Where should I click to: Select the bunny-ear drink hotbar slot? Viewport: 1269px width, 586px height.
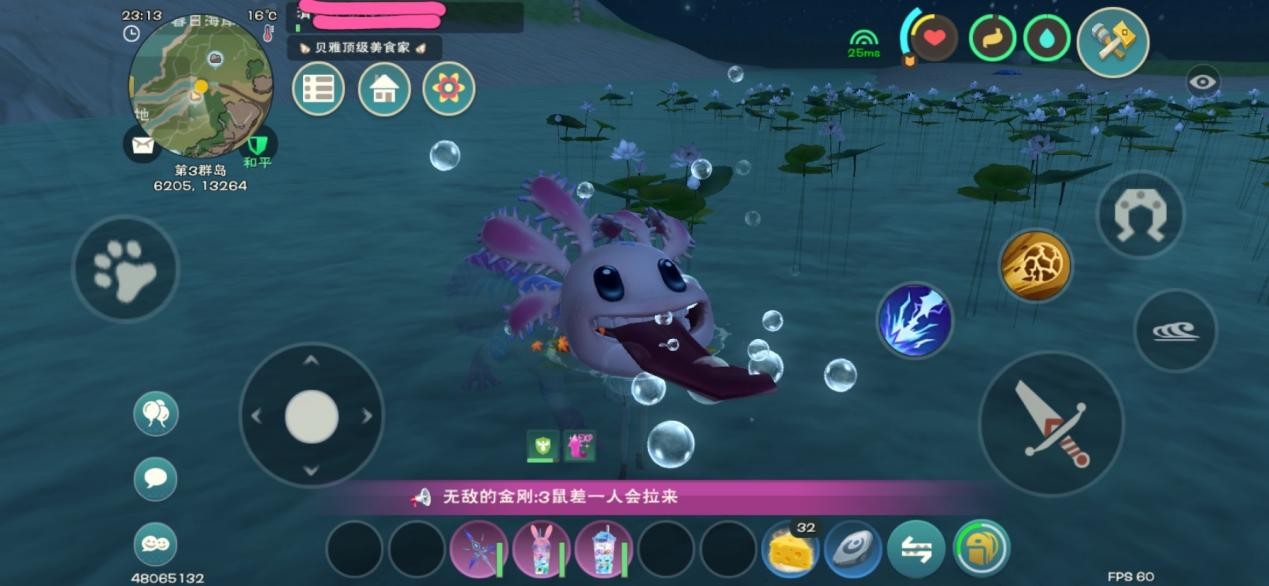coord(541,549)
